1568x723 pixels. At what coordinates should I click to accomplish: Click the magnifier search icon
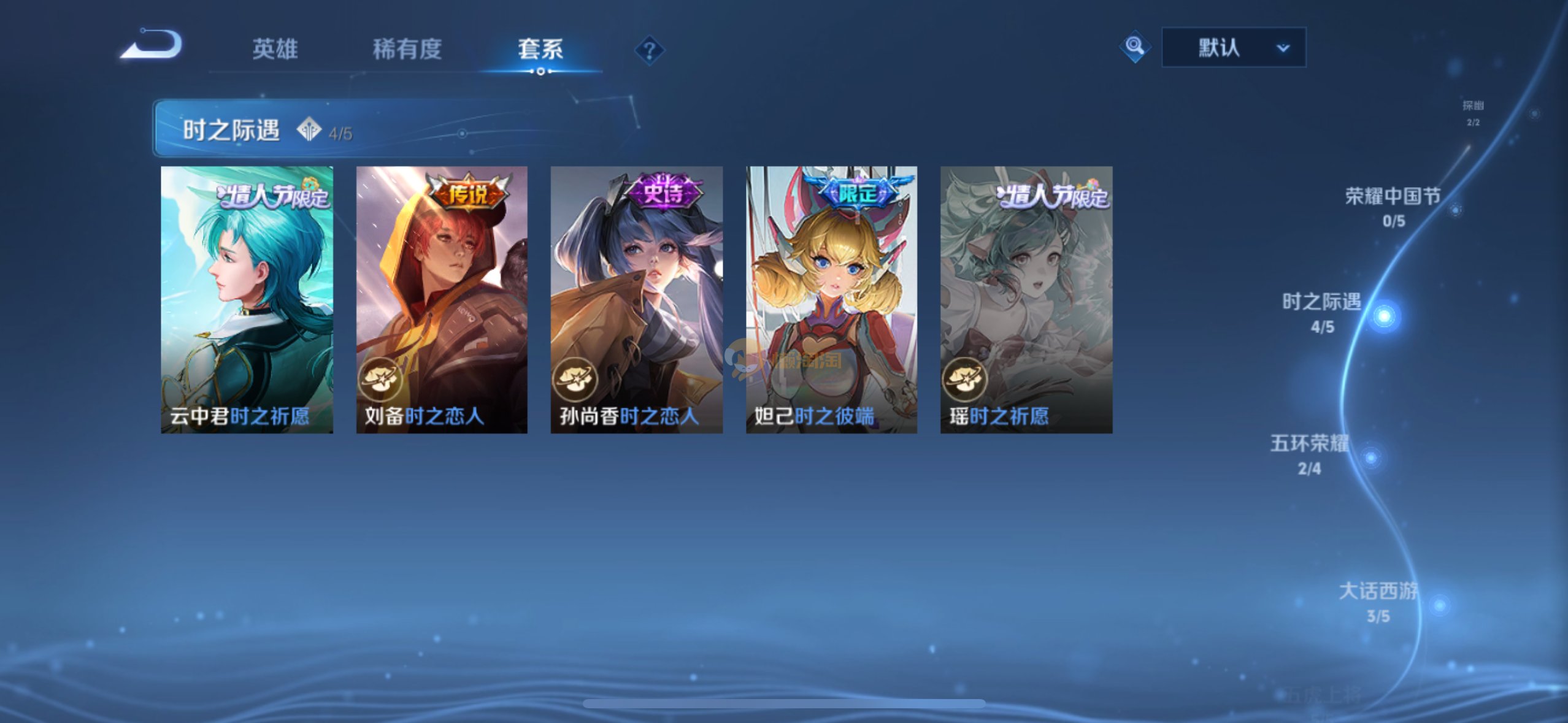(1134, 47)
